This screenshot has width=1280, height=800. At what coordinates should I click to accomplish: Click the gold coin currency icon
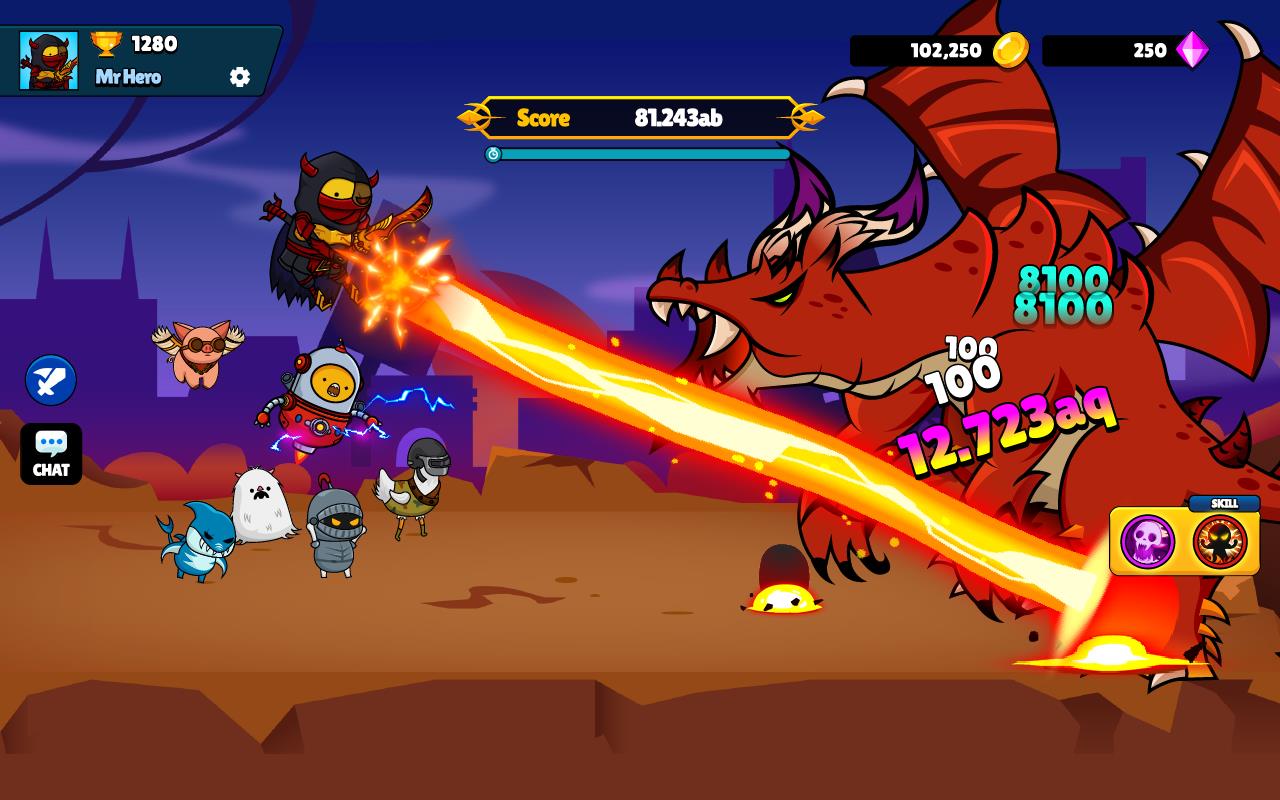1013,51
